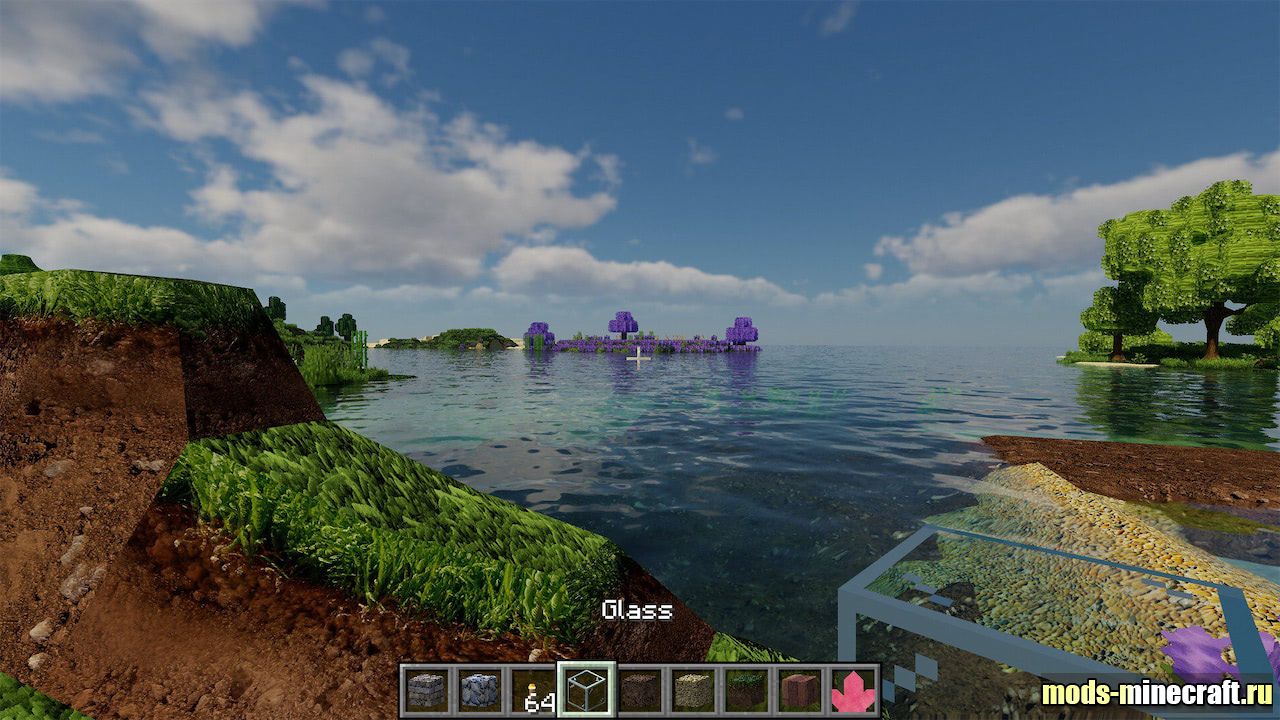1280x720 pixels.
Task: Select the pink coral hotbar slot
Action: click(x=853, y=690)
